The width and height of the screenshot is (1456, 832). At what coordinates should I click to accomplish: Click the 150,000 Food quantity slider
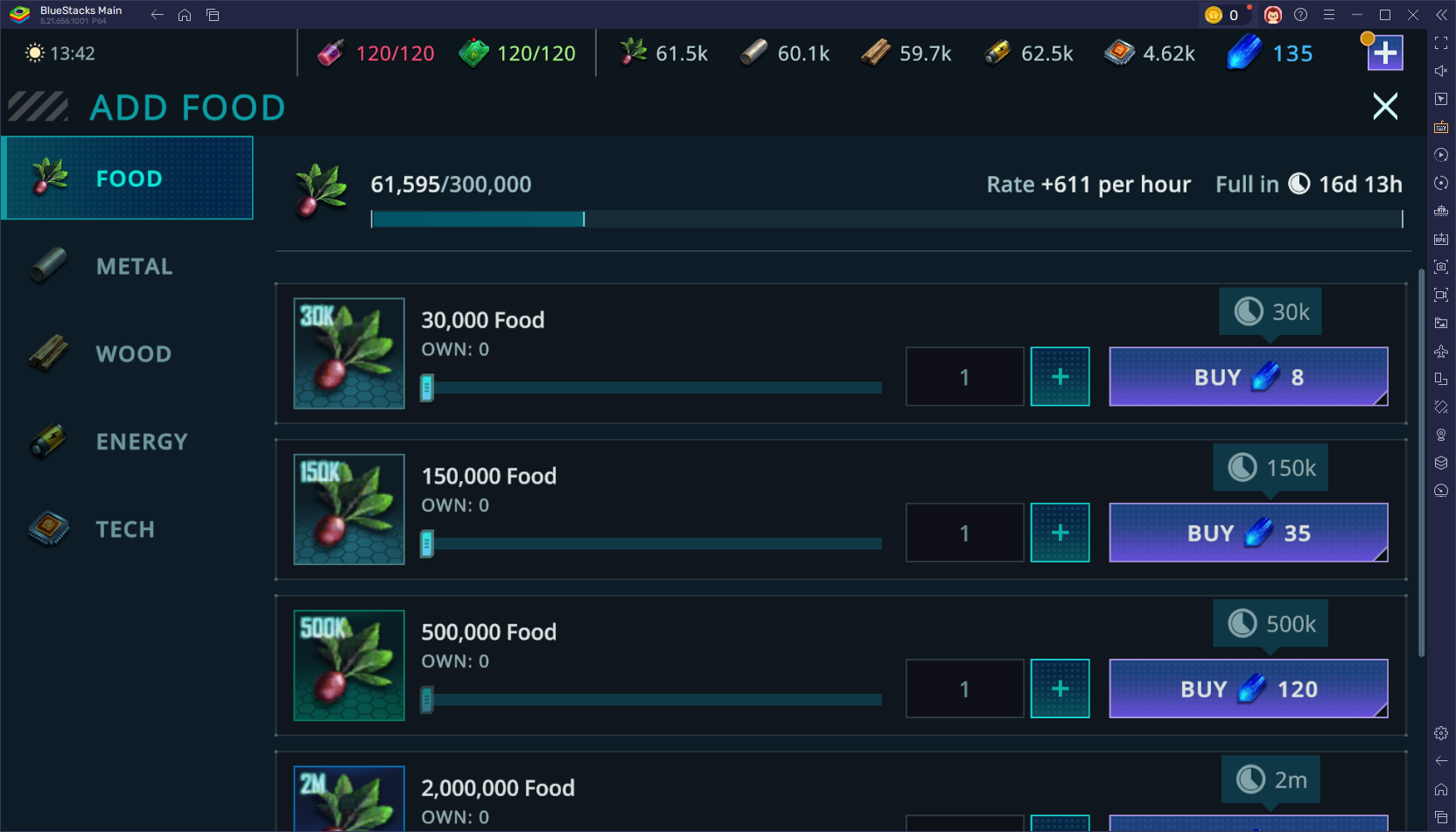652,543
